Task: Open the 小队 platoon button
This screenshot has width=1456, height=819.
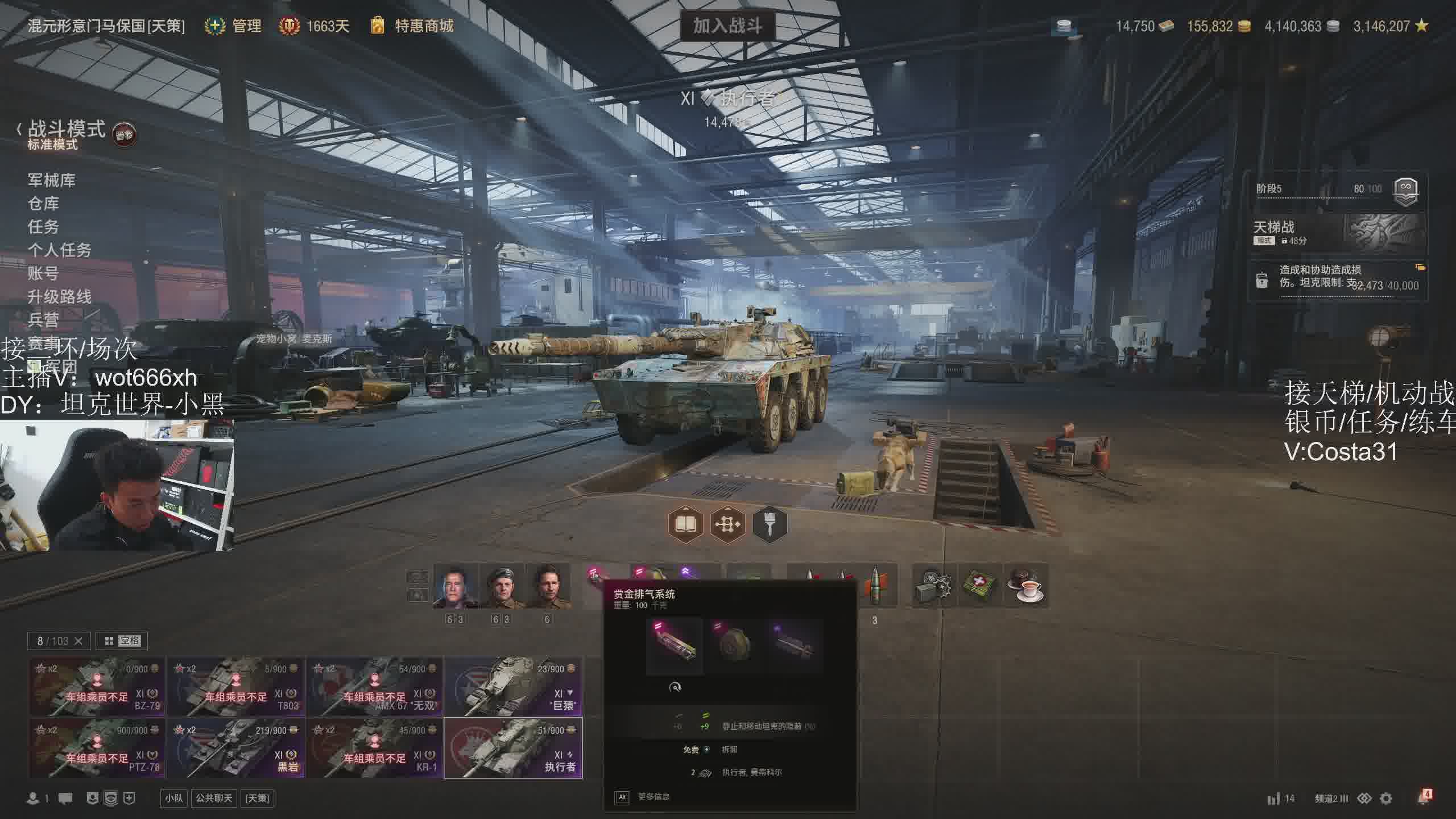Action: (x=174, y=799)
